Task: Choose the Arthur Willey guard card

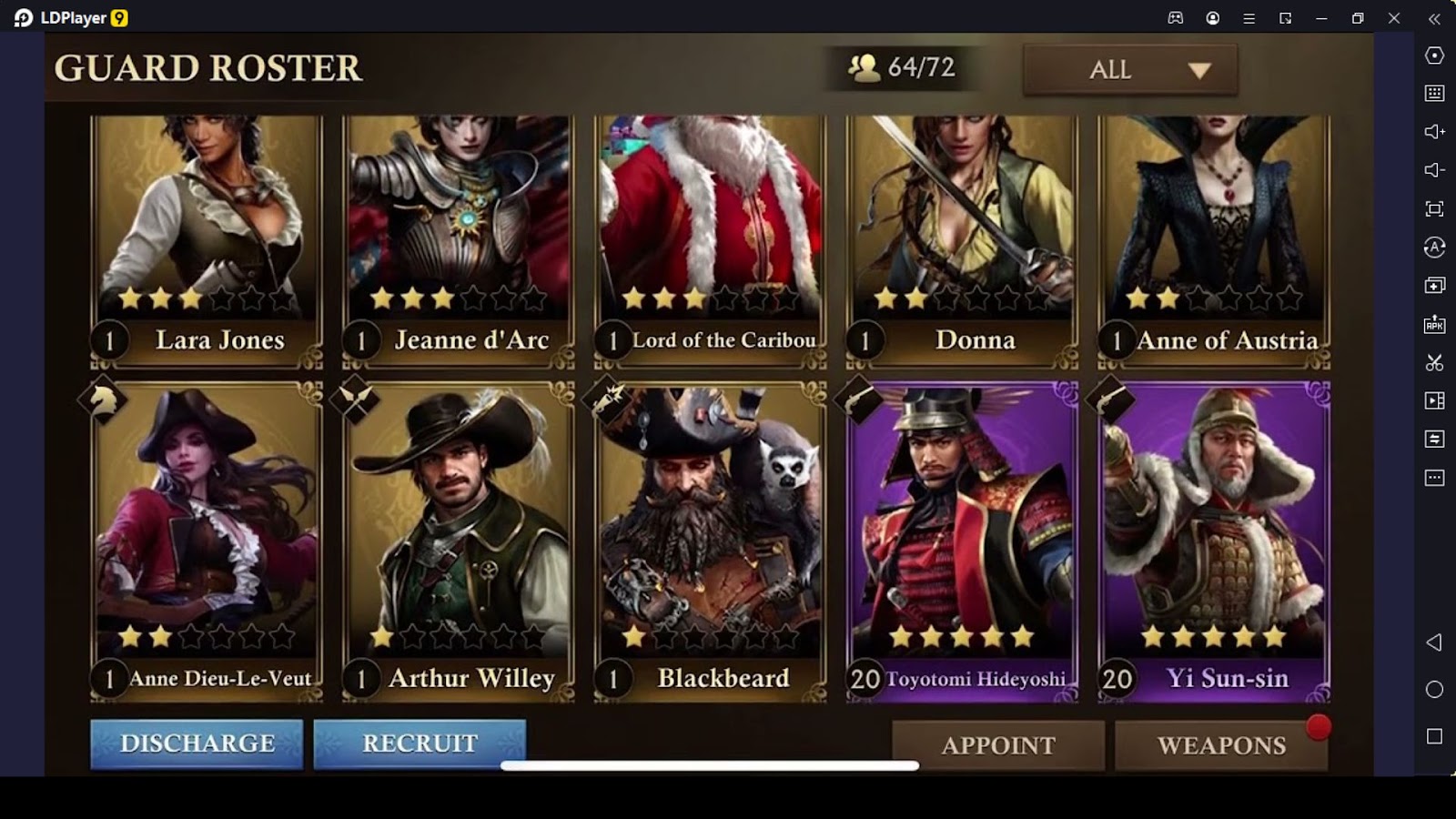Action: click(459, 541)
